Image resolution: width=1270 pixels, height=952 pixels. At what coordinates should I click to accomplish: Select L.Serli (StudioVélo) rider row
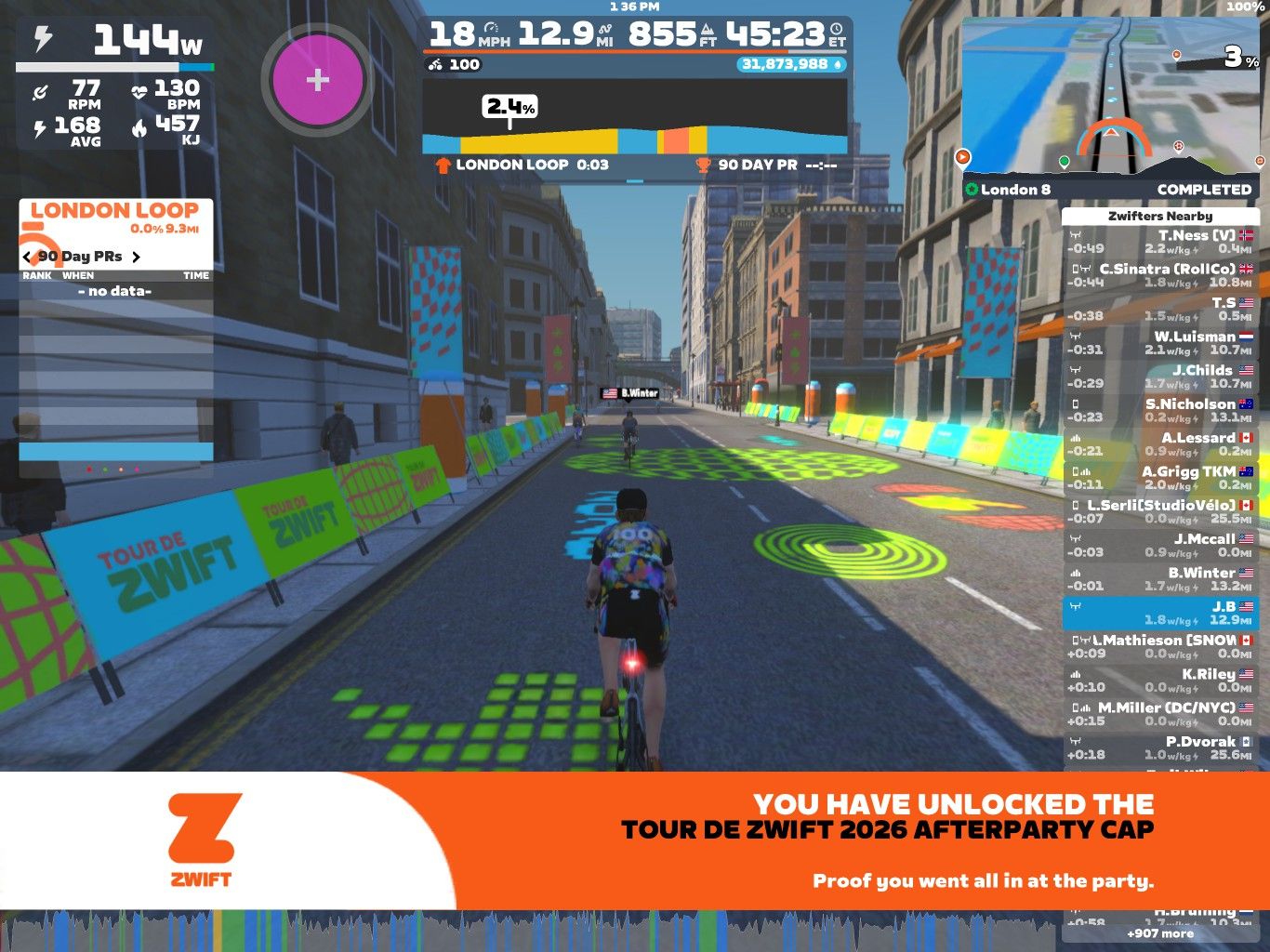(1159, 511)
